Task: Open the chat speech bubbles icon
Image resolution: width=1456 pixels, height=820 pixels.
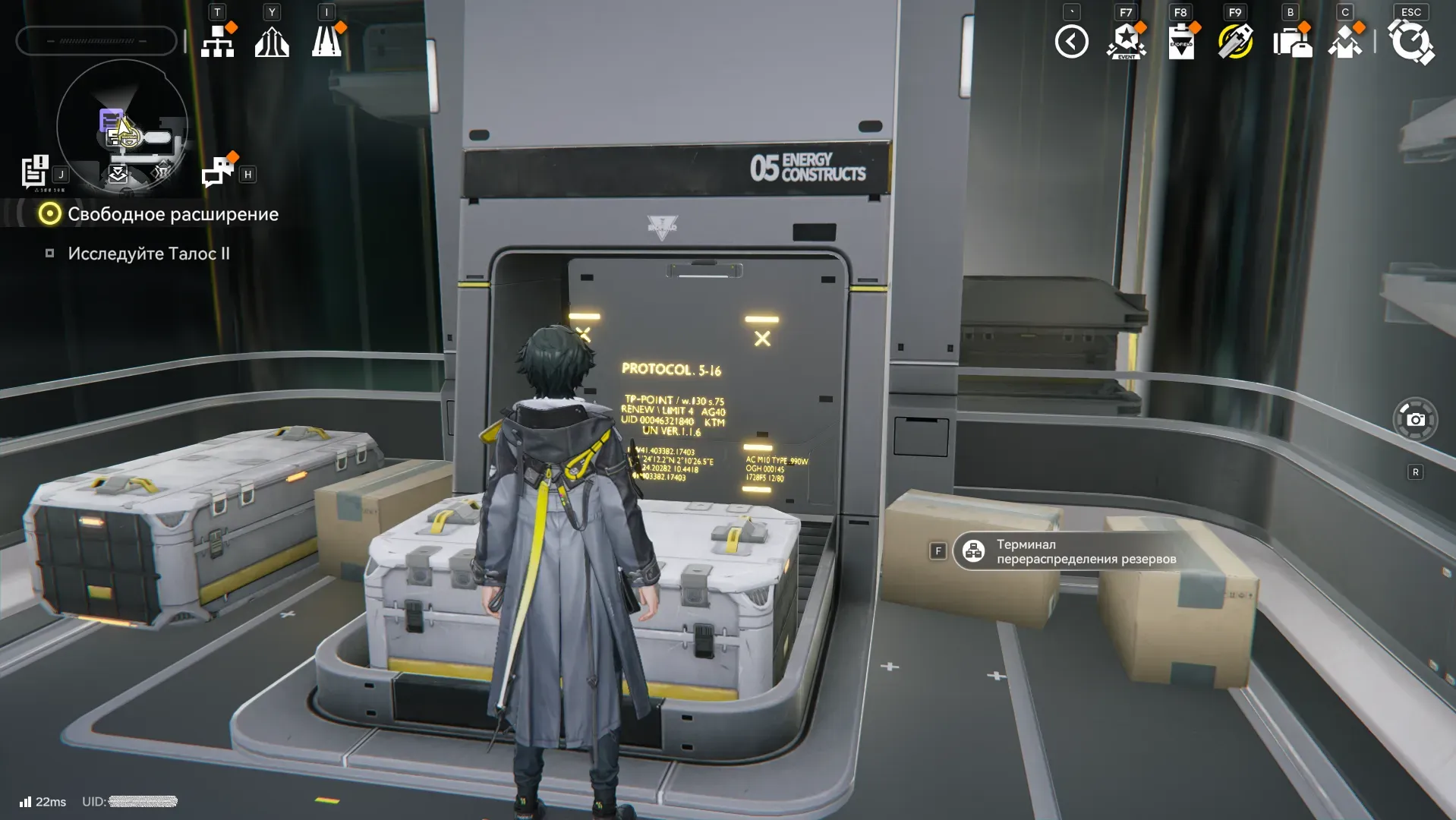Action: click(218, 172)
